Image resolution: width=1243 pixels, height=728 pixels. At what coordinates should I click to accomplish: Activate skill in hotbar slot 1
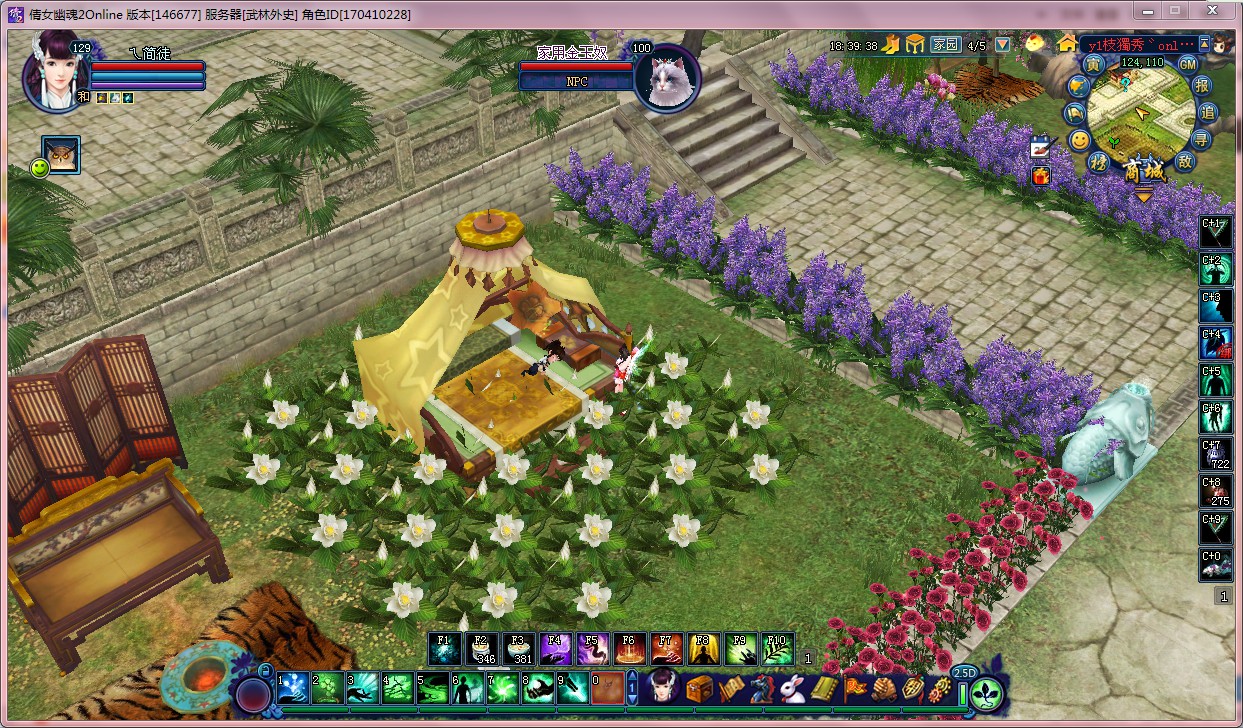pyautogui.click(x=293, y=688)
